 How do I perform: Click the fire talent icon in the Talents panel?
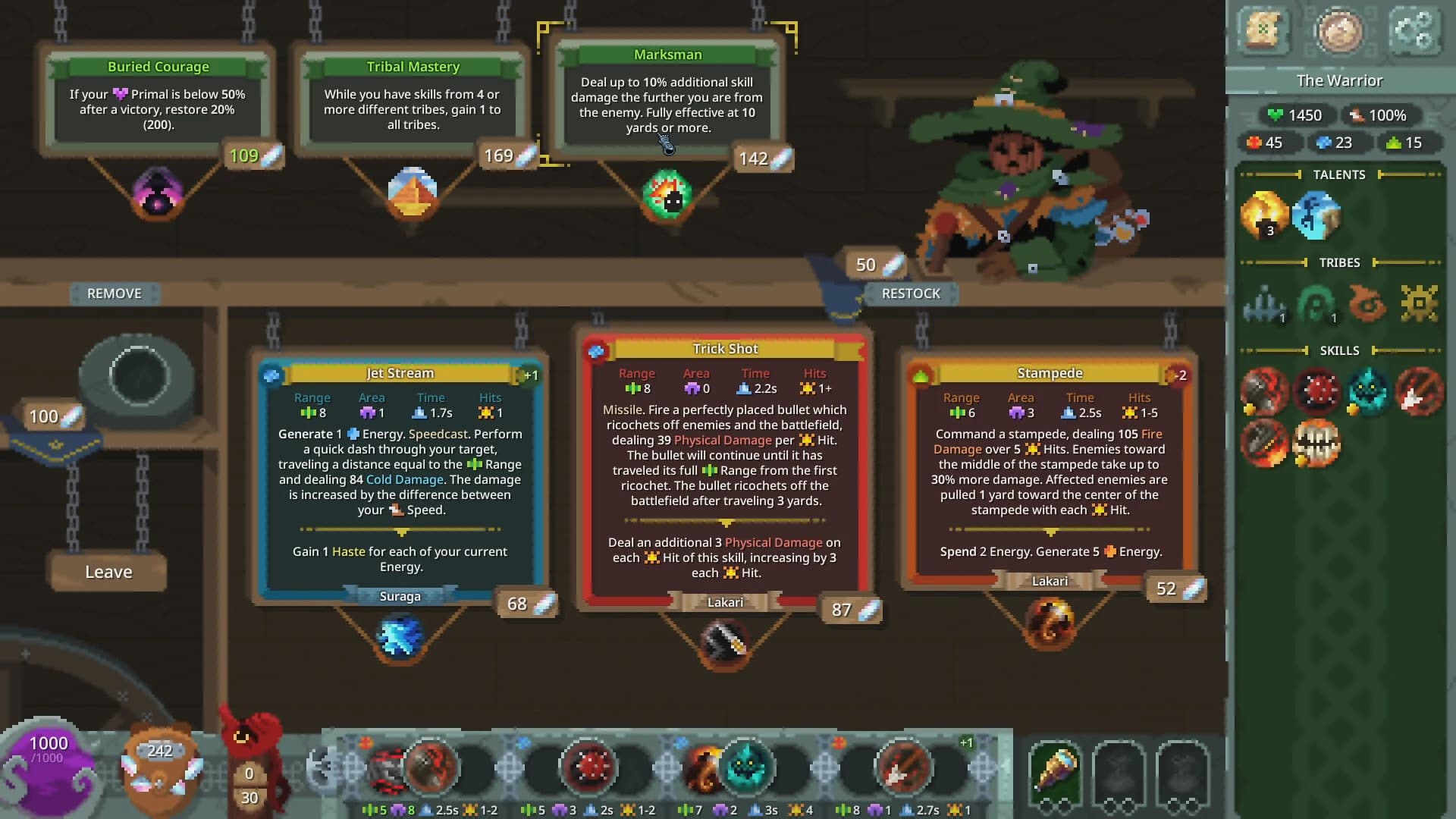1265,215
